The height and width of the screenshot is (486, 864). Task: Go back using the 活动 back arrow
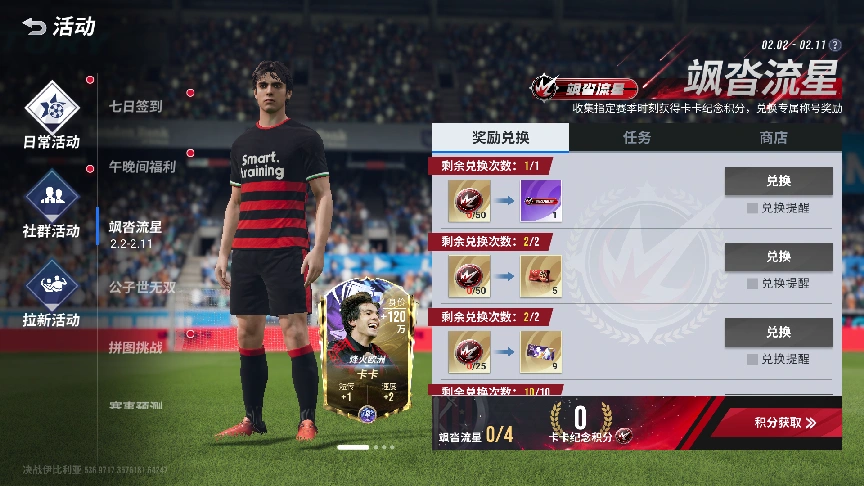36,27
